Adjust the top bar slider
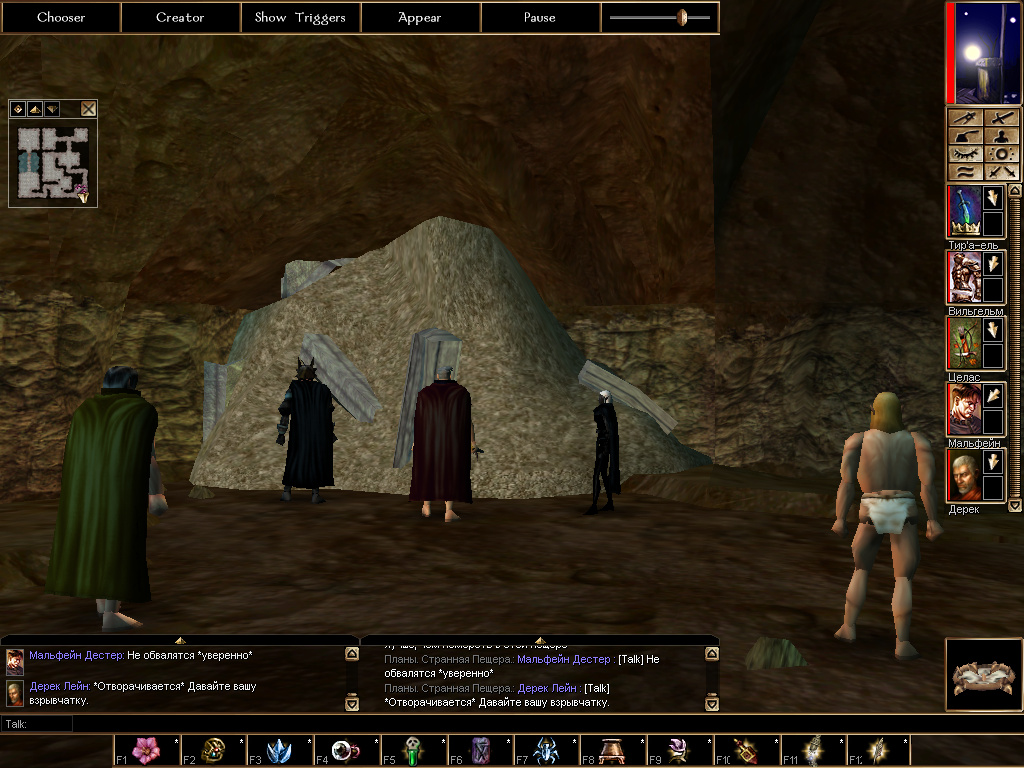Screen dimensions: 1024x768 tap(682, 17)
